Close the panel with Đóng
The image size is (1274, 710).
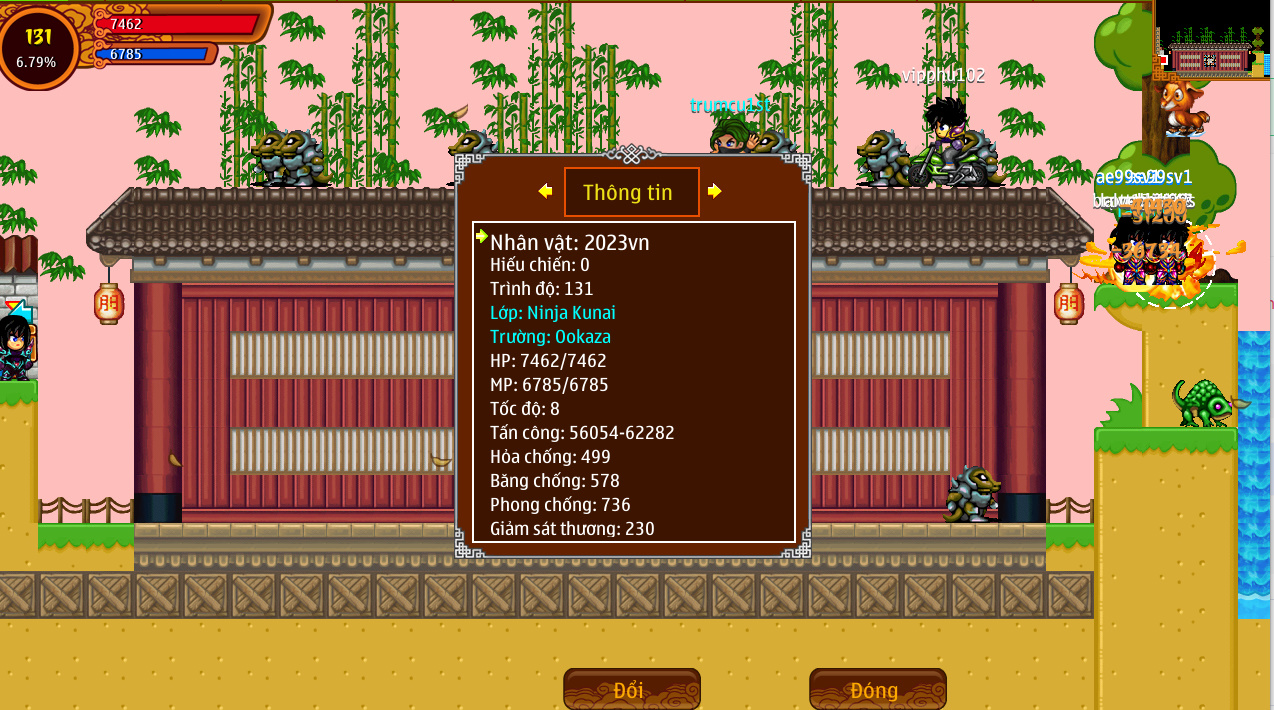pos(877,689)
